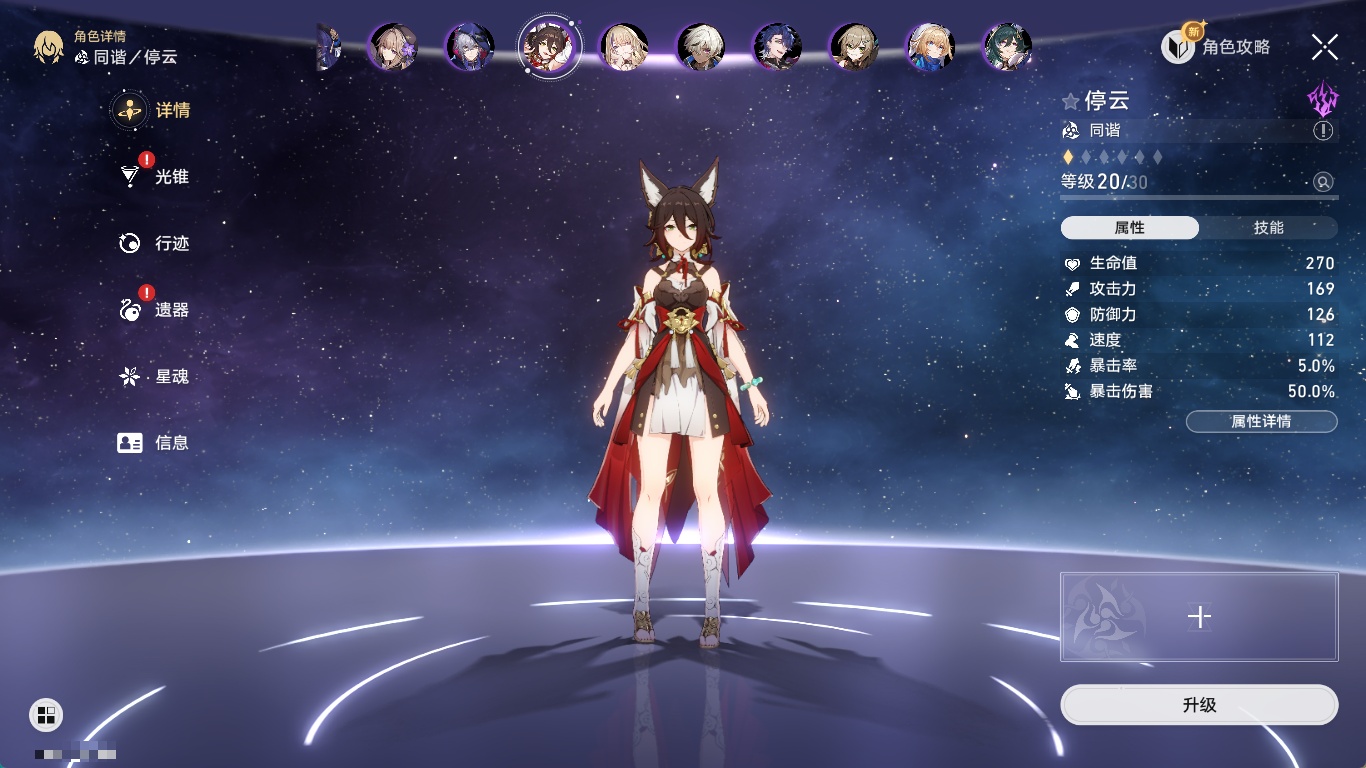Open the 角色攻略 character guide

pos(1217,46)
